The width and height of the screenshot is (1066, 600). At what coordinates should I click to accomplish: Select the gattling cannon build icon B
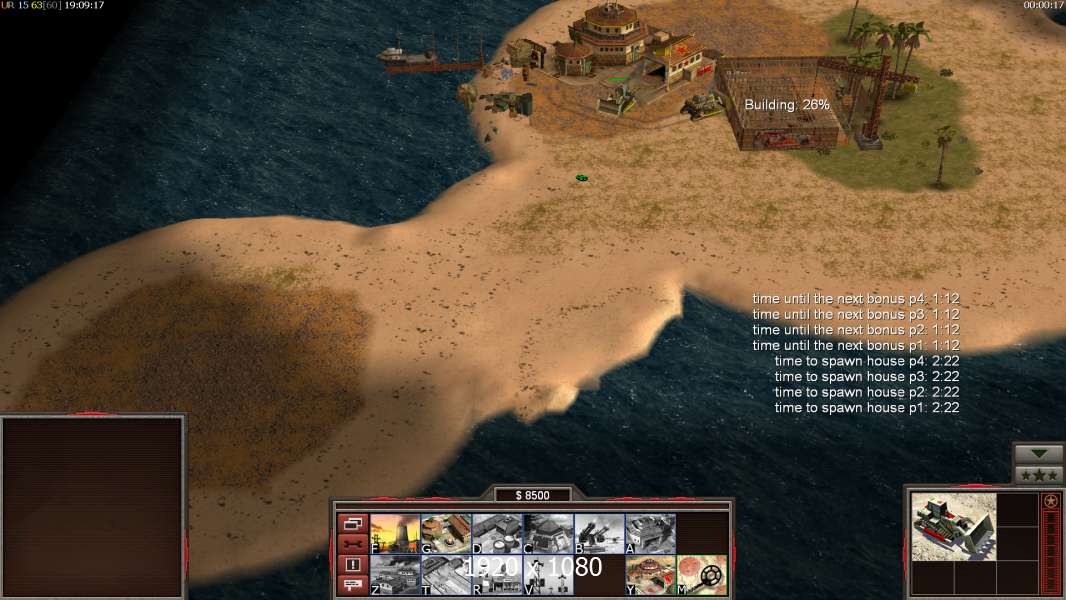[x=599, y=534]
